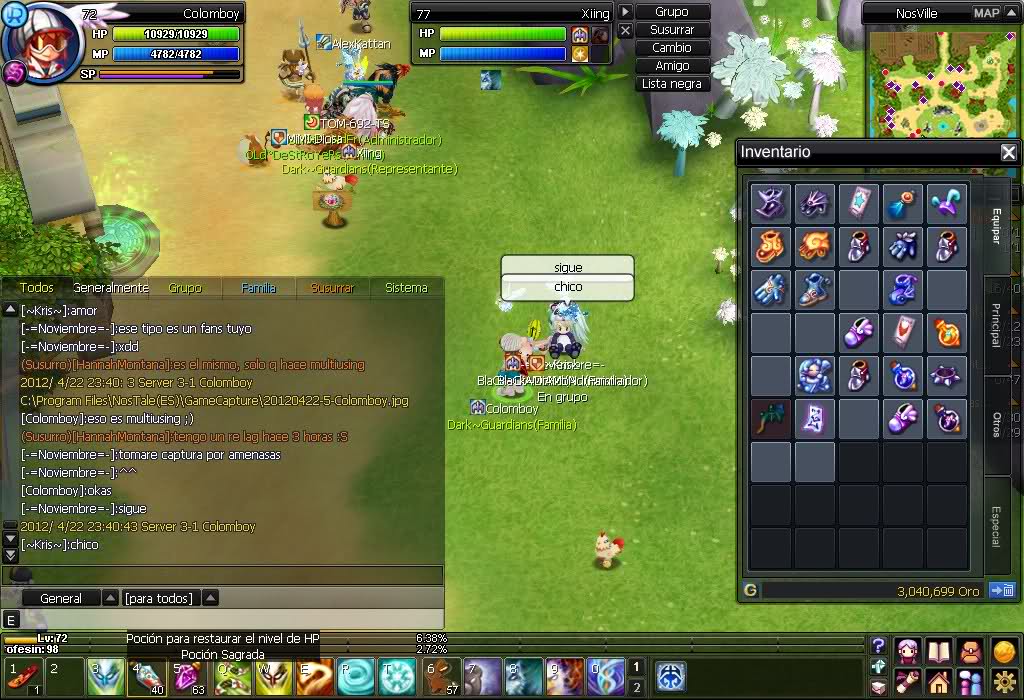This screenshot has height=700, width=1024.
Task: Select the blue star card inventory item
Action: pos(860,203)
